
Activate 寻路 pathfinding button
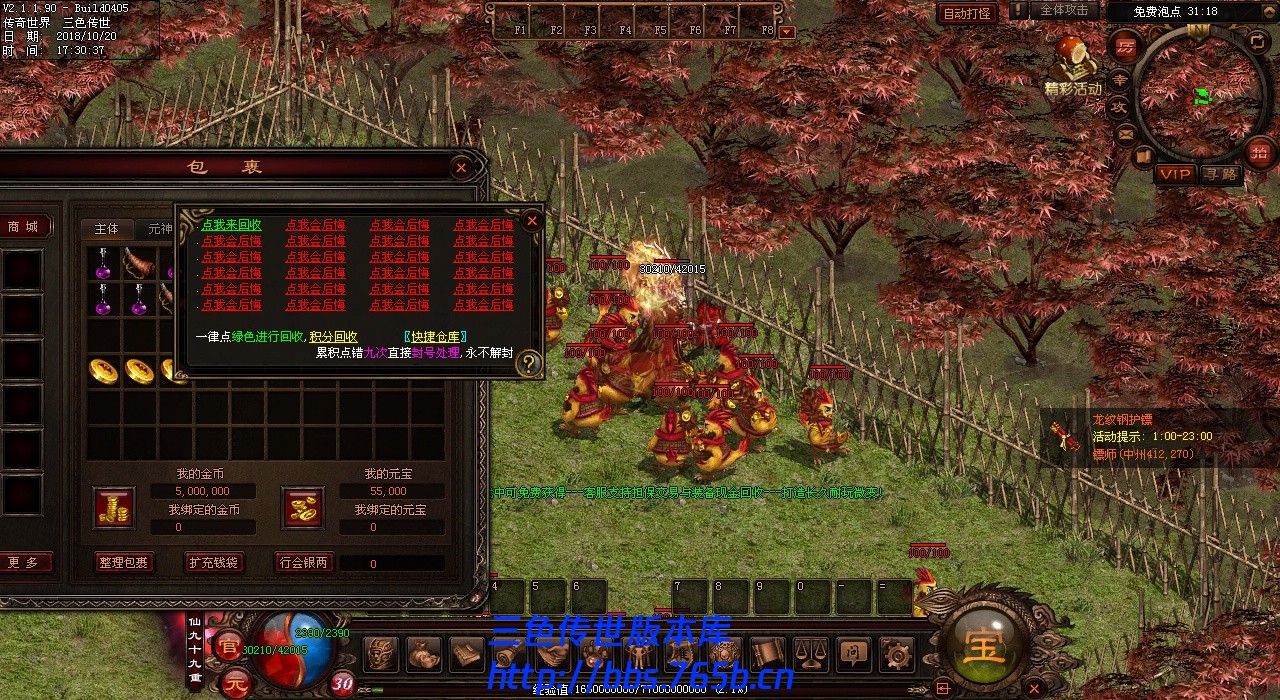(1219, 174)
